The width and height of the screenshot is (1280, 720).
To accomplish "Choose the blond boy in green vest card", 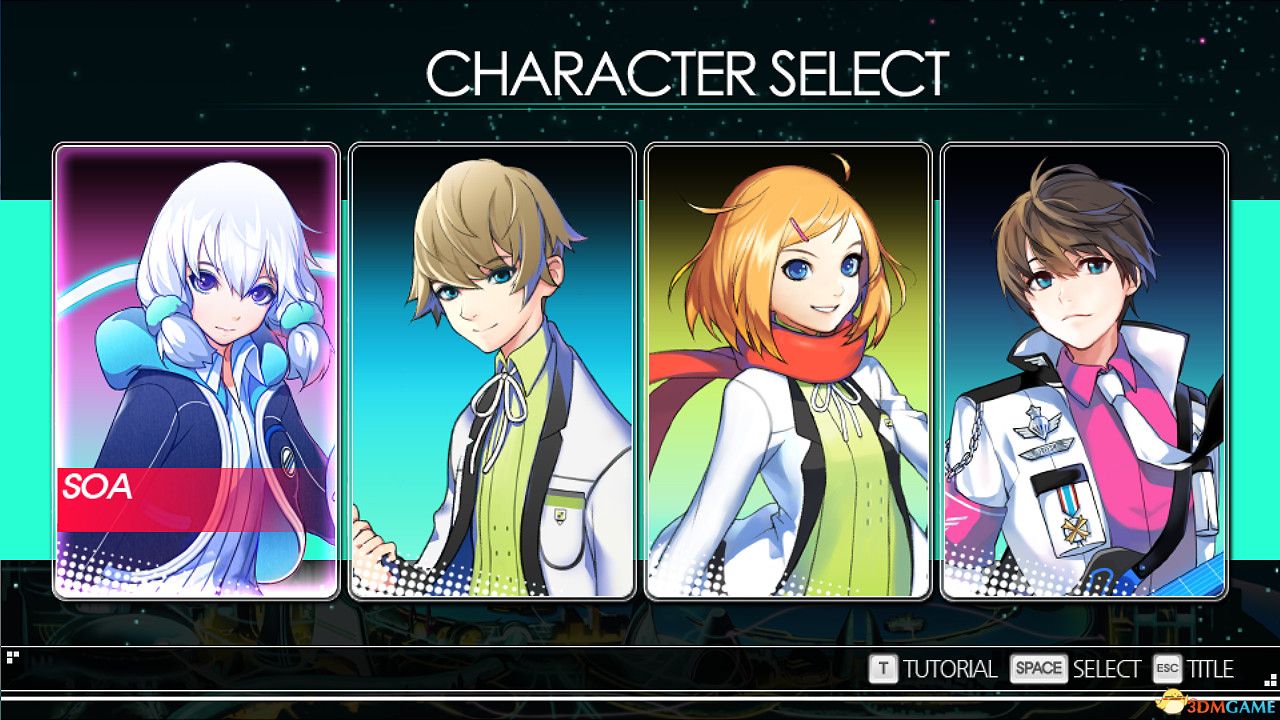I will coord(492,371).
